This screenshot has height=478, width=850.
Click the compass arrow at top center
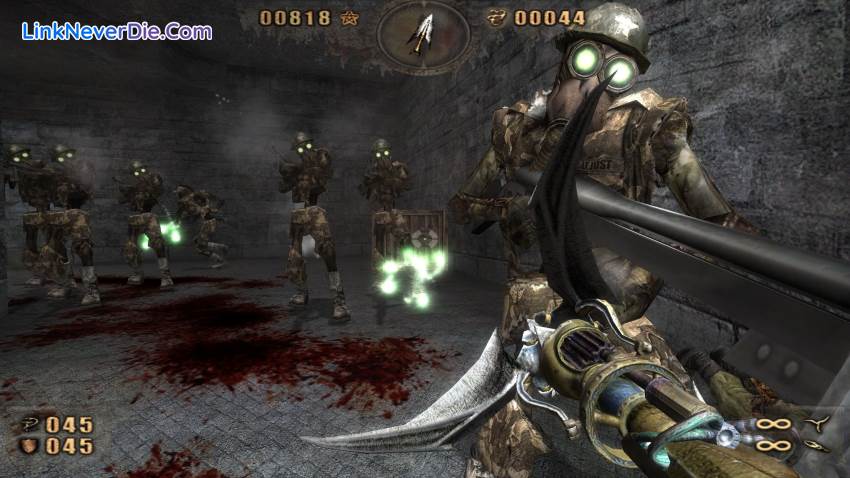coord(423,32)
